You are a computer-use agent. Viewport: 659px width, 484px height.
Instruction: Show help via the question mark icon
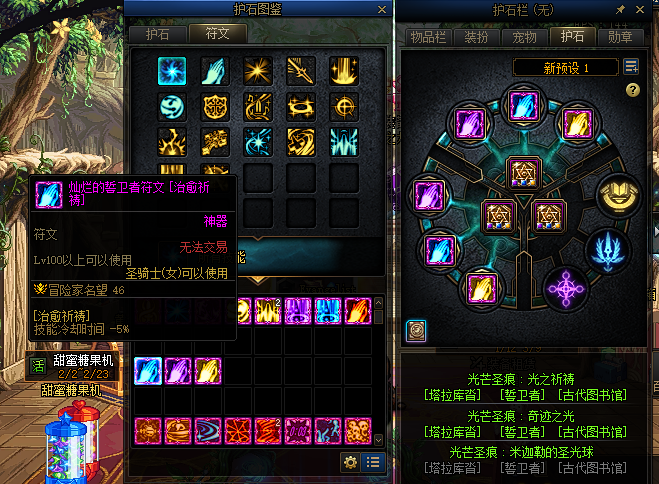(x=632, y=90)
